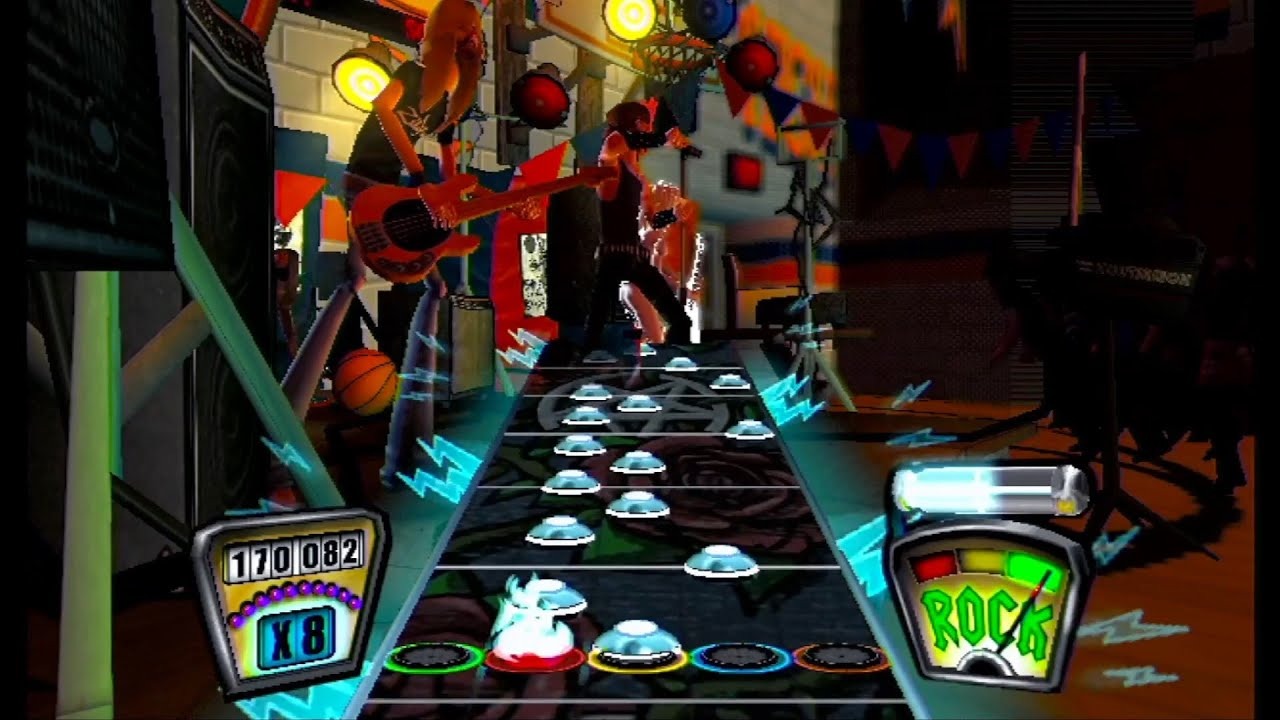This screenshot has width=1280, height=720.
Task: Tap the yellow fret button
Action: tap(637, 657)
